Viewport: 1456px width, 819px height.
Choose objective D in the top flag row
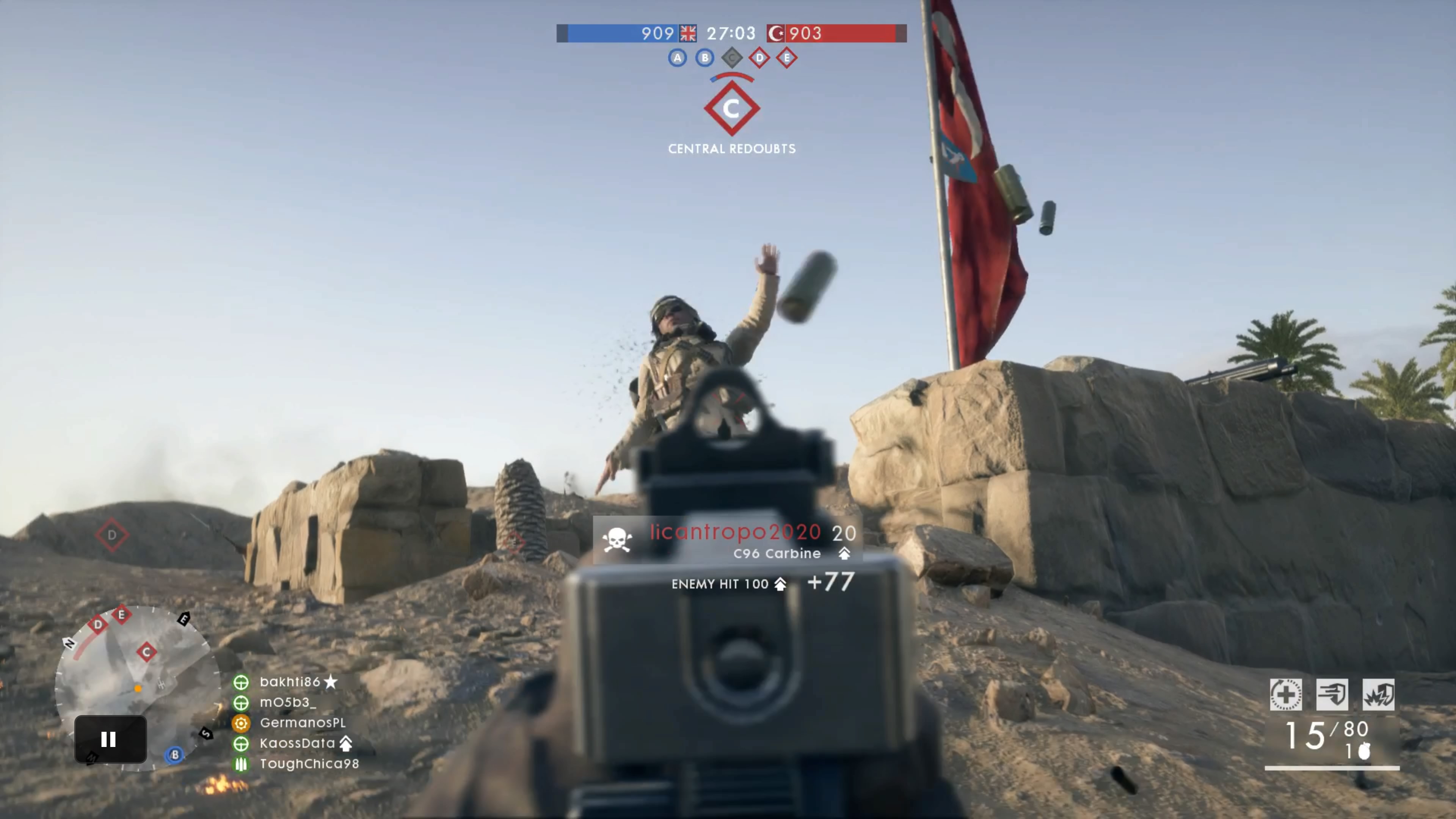[759, 58]
